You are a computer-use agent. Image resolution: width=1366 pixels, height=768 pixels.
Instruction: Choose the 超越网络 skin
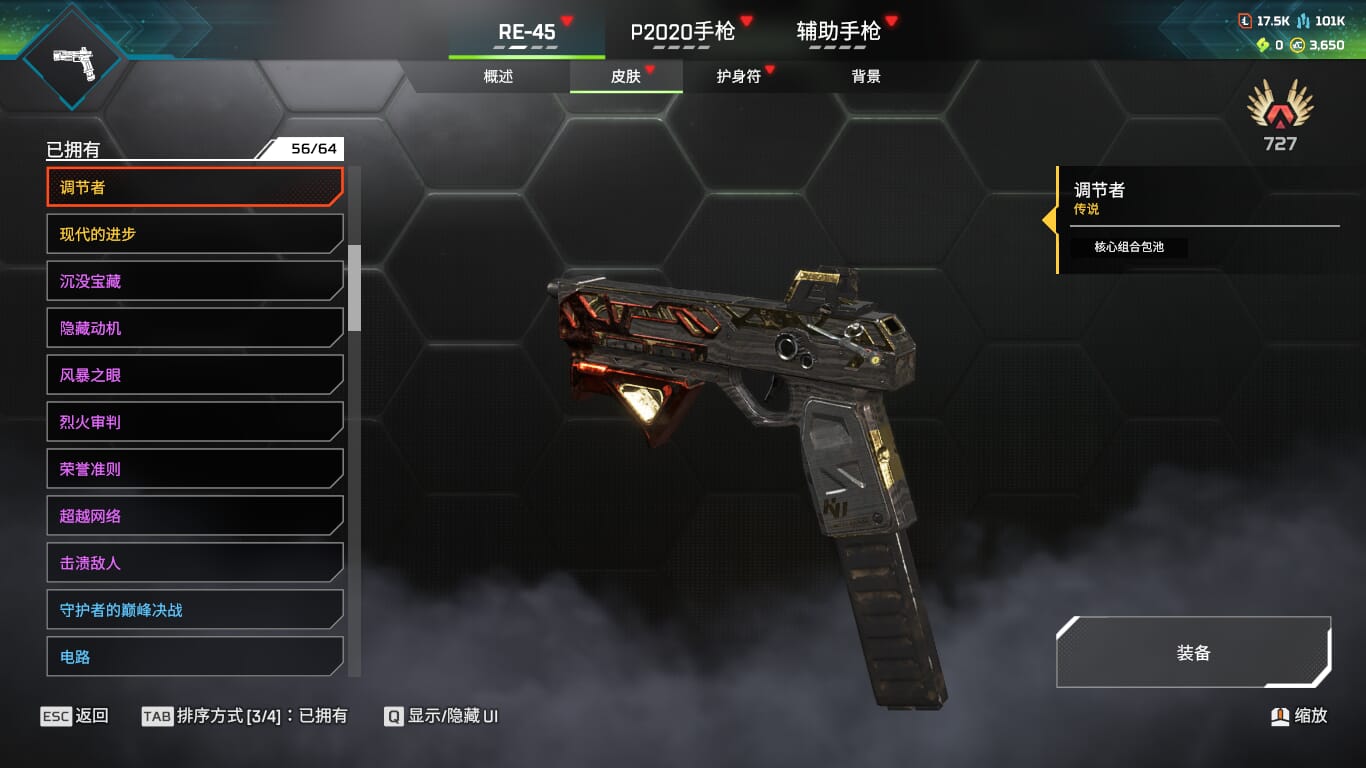(x=195, y=516)
